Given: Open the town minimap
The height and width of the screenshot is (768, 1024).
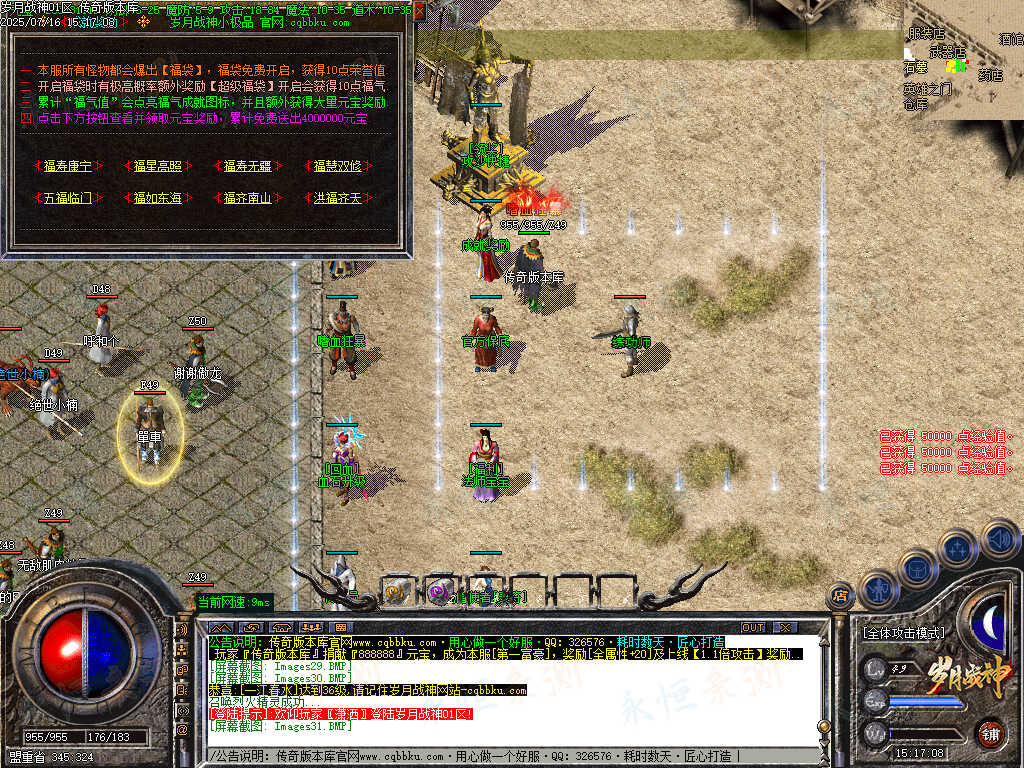Looking at the screenshot, I should click(962, 60).
